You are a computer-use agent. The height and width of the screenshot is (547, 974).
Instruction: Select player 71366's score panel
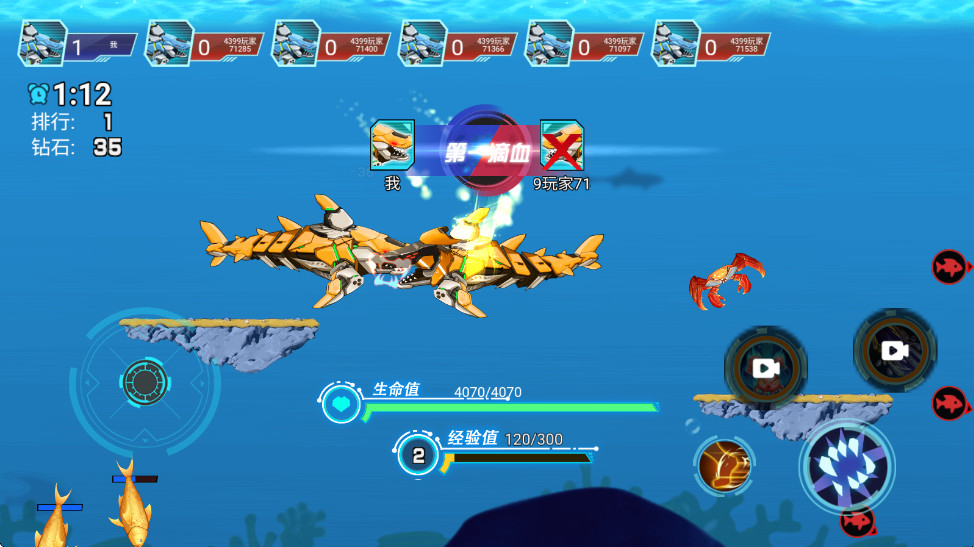coord(458,45)
